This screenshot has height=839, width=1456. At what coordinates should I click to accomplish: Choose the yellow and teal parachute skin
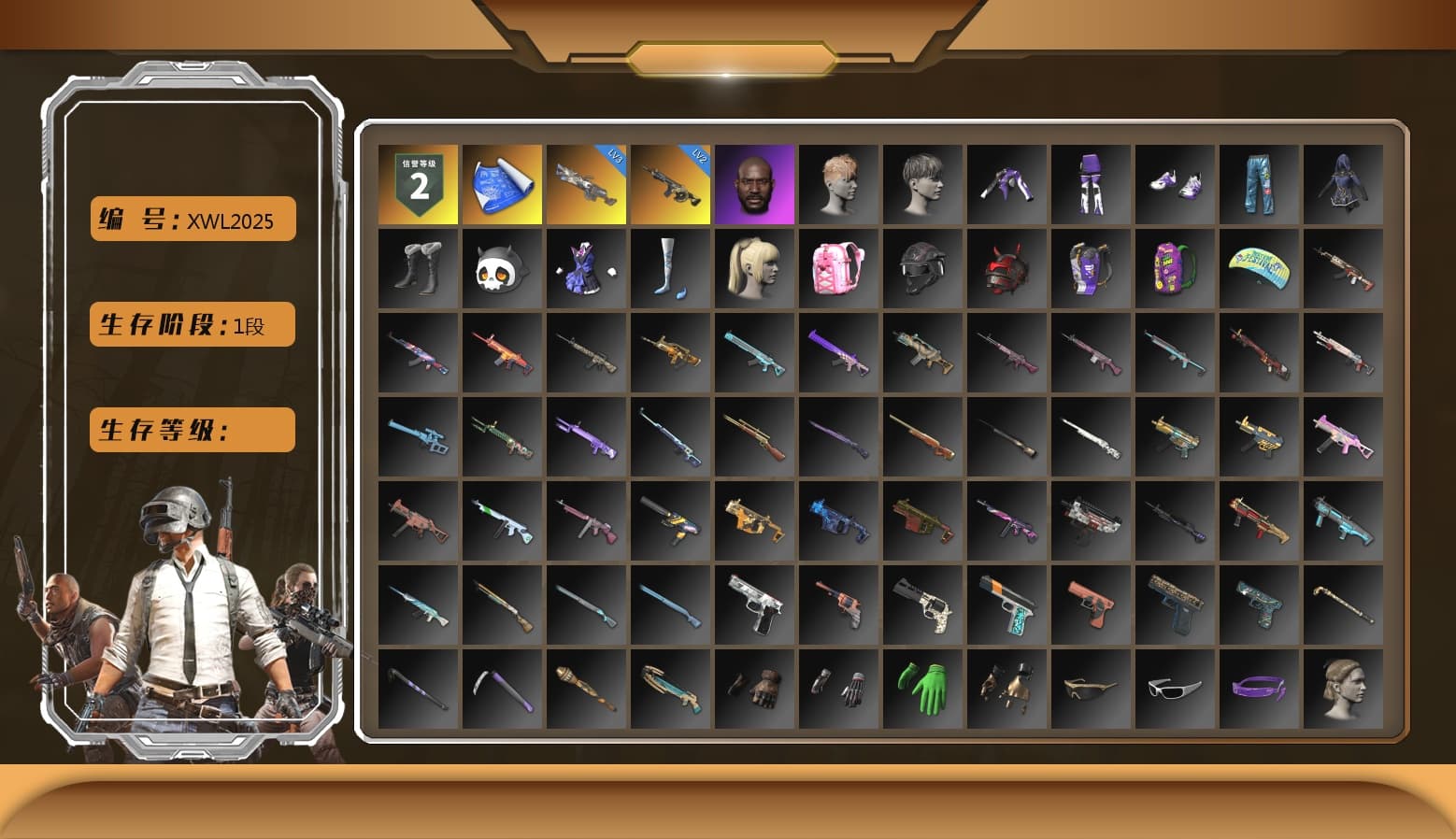click(1259, 268)
